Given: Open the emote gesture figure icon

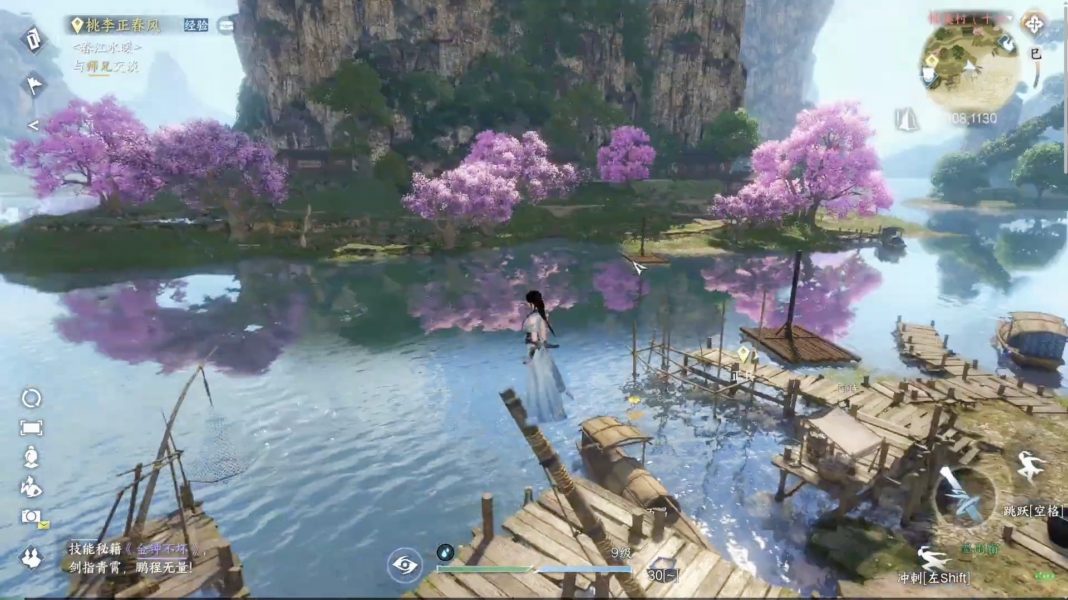Looking at the screenshot, I should tap(31, 487).
